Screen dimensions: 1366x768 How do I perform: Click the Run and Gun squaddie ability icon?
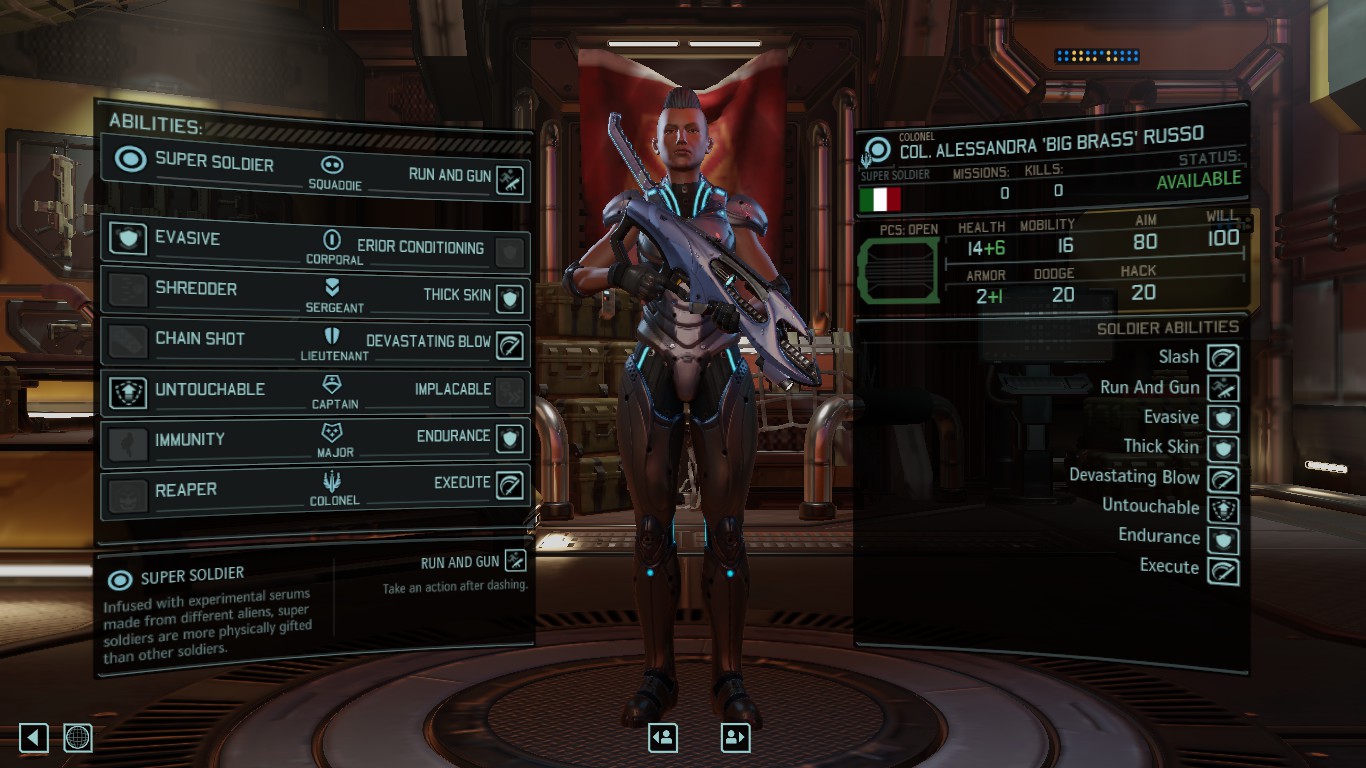511,180
